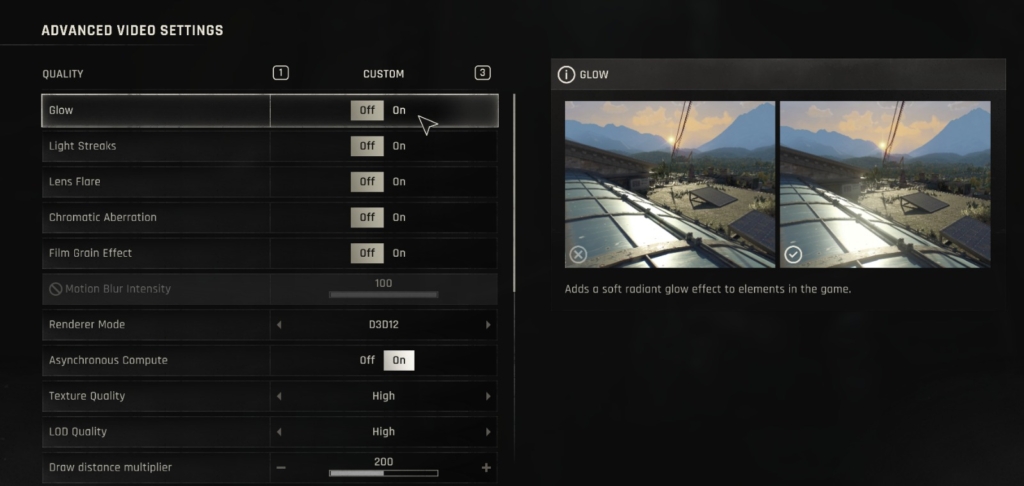Click the Draw distance multiplier minus button

[x=281, y=468]
